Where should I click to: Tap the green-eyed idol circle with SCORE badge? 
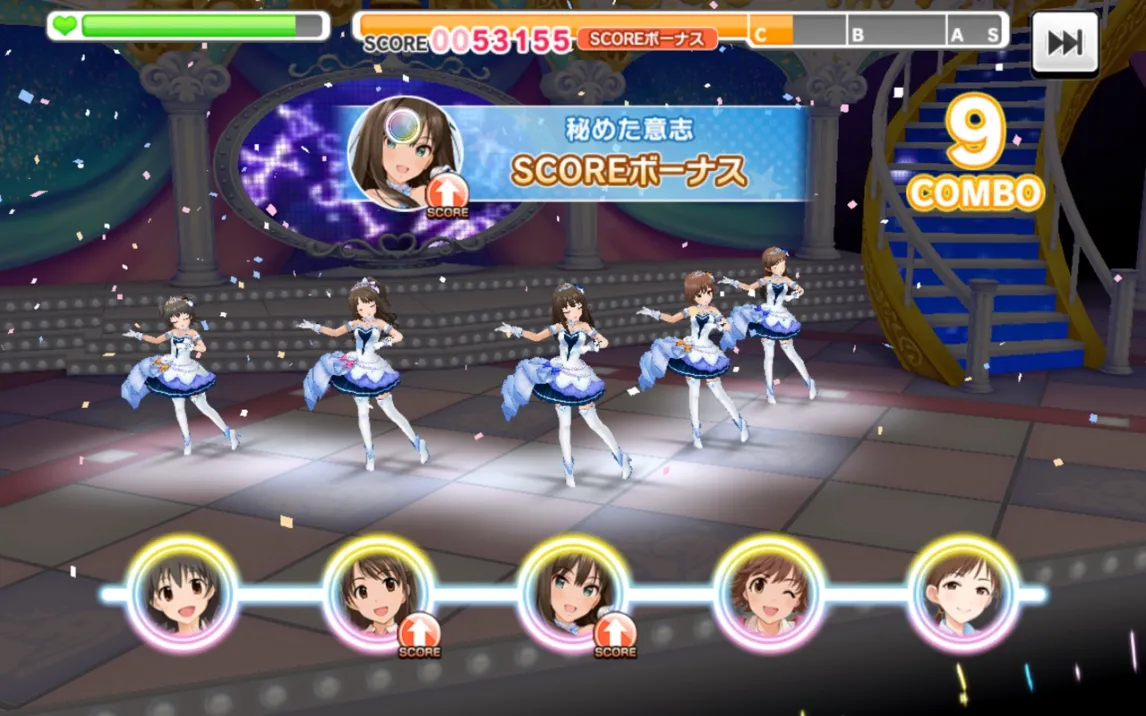(573, 594)
